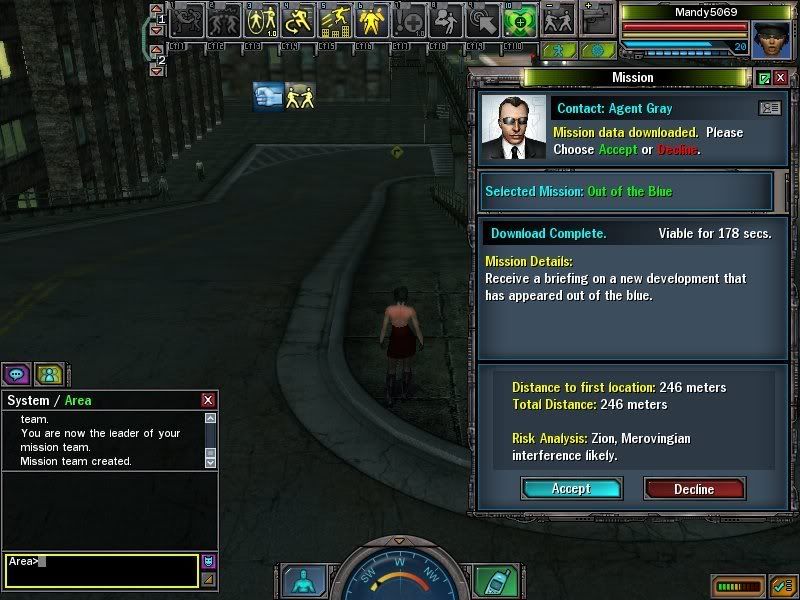Open Agent Gray's contact card icon

[x=769, y=107]
